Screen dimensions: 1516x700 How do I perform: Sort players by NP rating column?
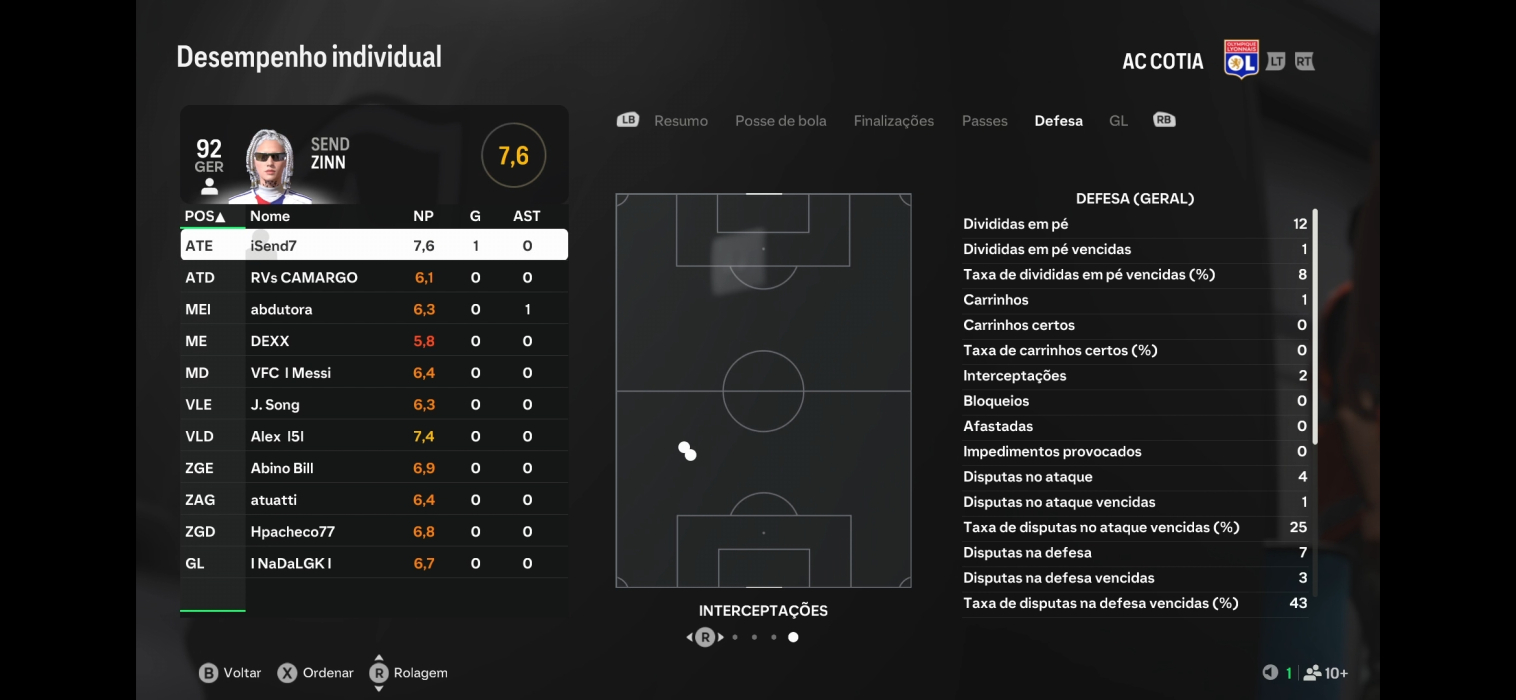[423, 216]
